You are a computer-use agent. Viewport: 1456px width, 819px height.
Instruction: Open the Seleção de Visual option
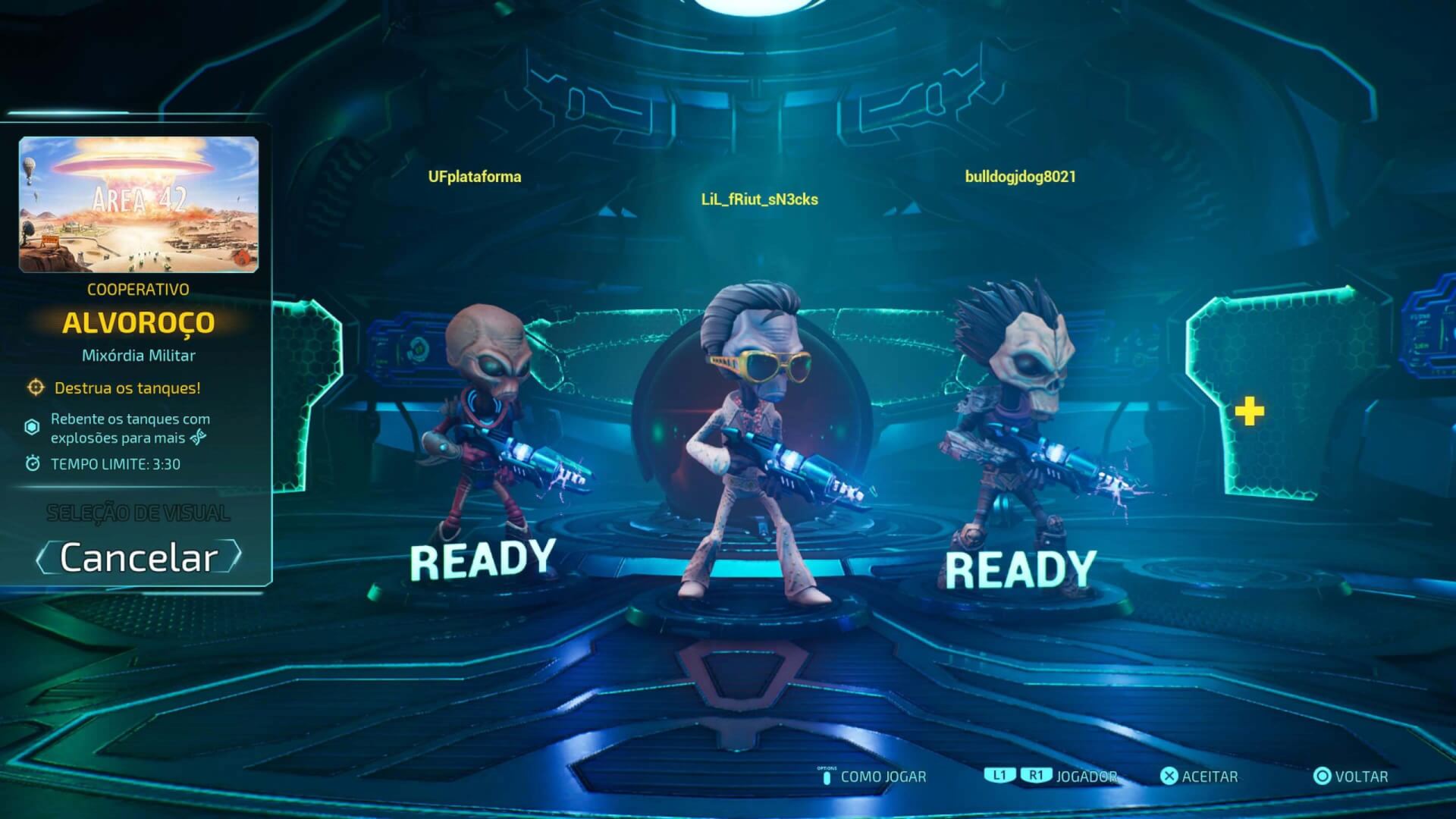point(138,513)
